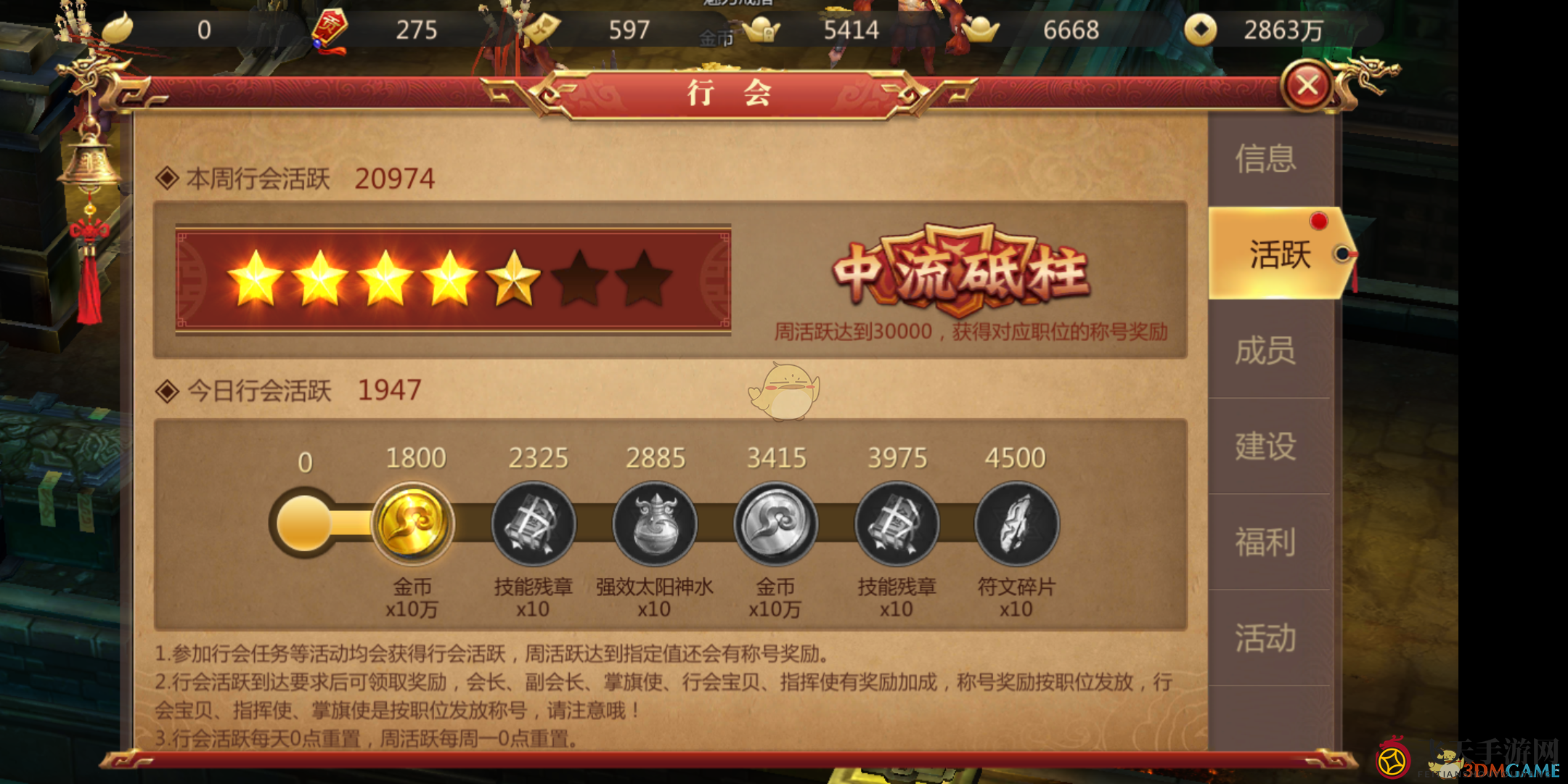Viewport: 1568px width, 784px height.
Task: Click the 技能残章 reward icon at 2325
Action: [x=534, y=524]
